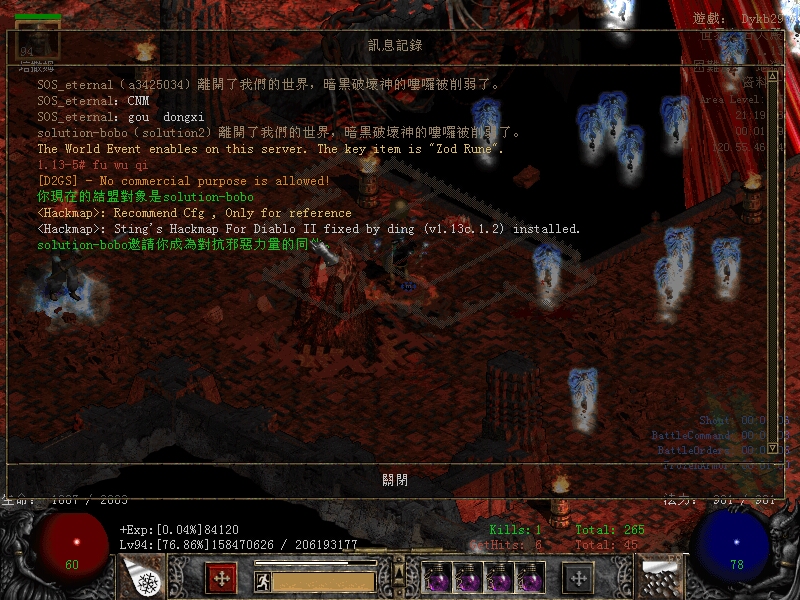Use the third purple potion in belt

coord(499,578)
